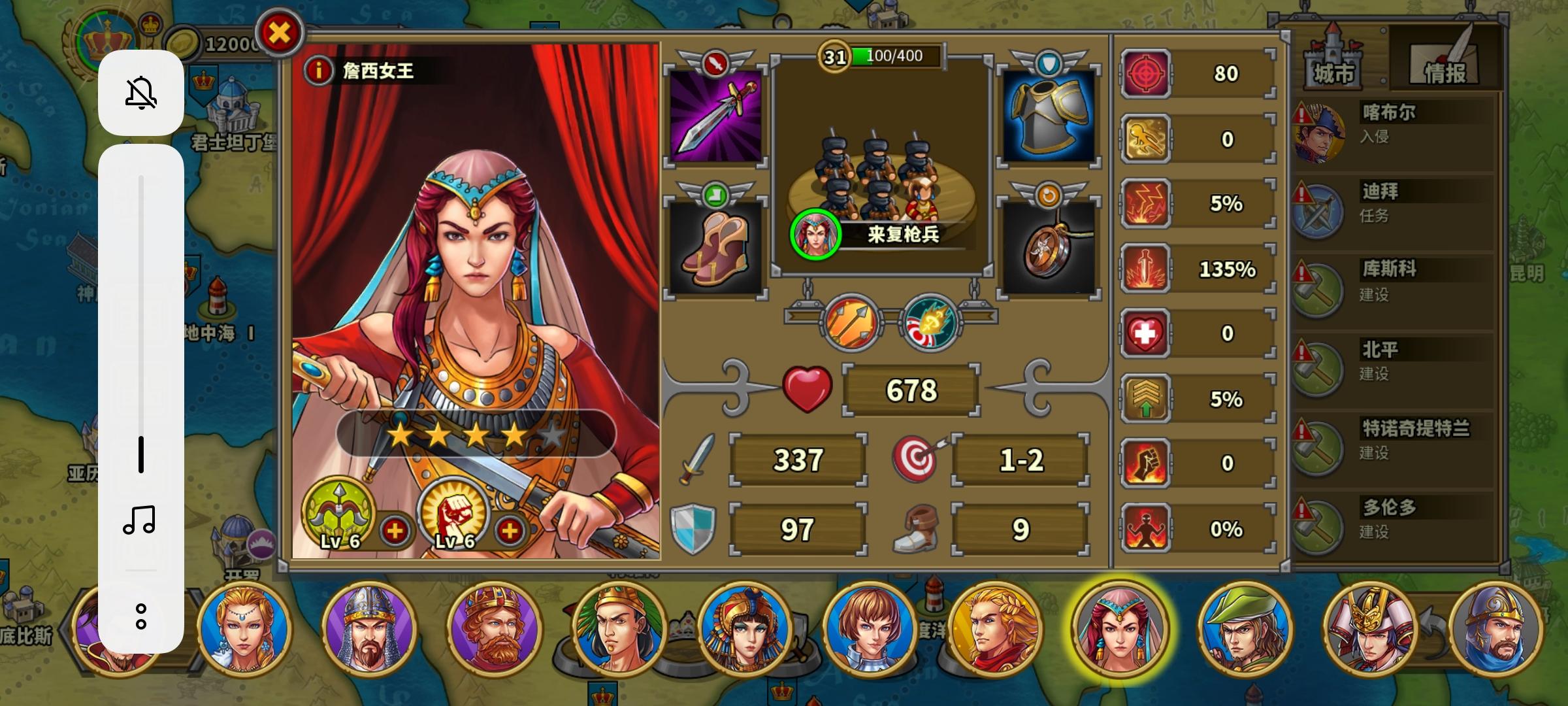Open the volume panel more options
The height and width of the screenshot is (706, 1568).
[141, 616]
